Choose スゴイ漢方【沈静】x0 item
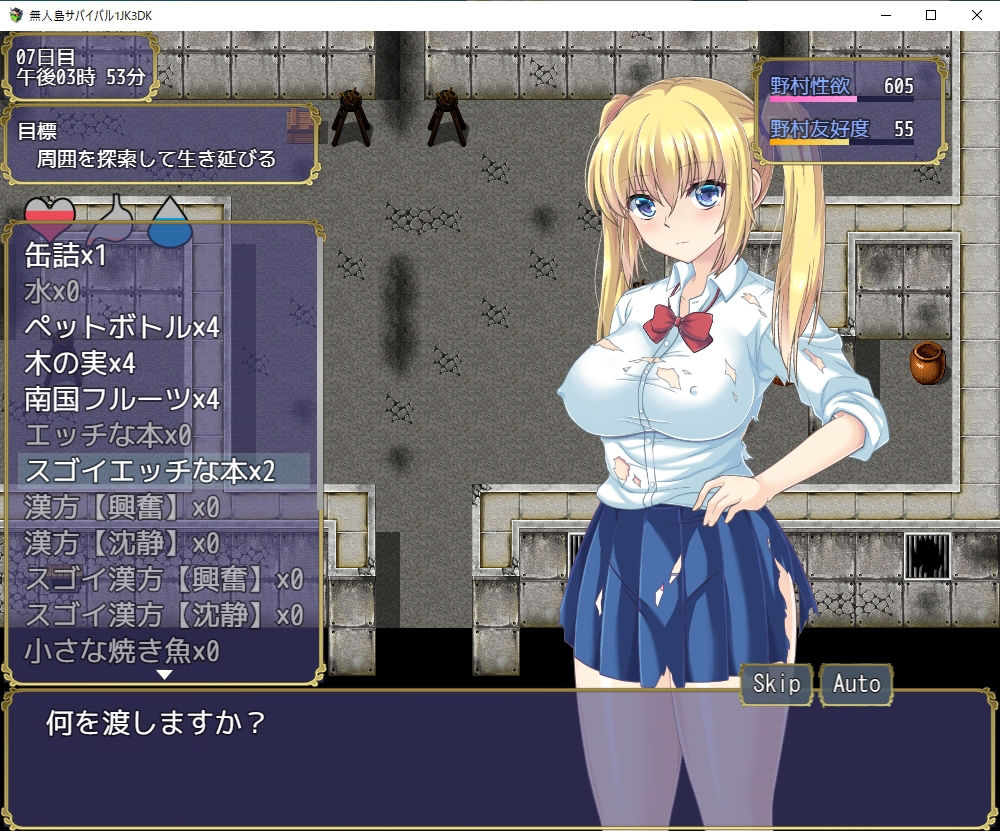The image size is (1000, 831). pyautogui.click(x=164, y=614)
